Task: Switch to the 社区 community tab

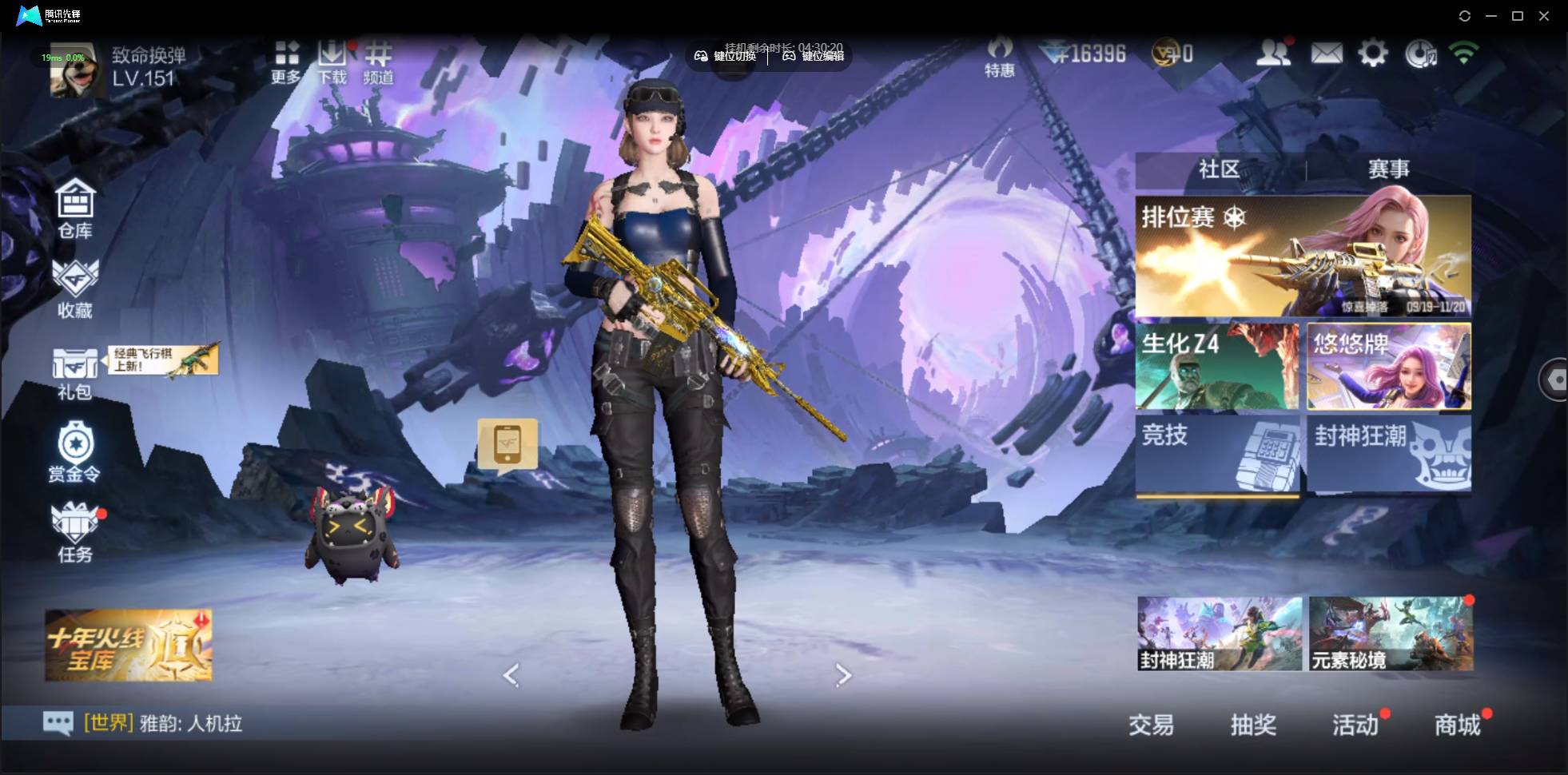Action: point(1219,169)
